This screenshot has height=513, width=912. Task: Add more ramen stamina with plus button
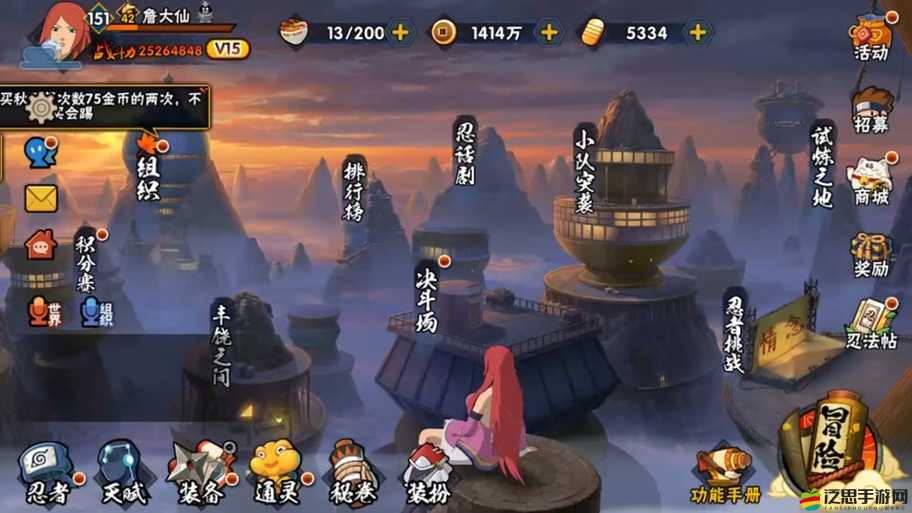coord(400,32)
